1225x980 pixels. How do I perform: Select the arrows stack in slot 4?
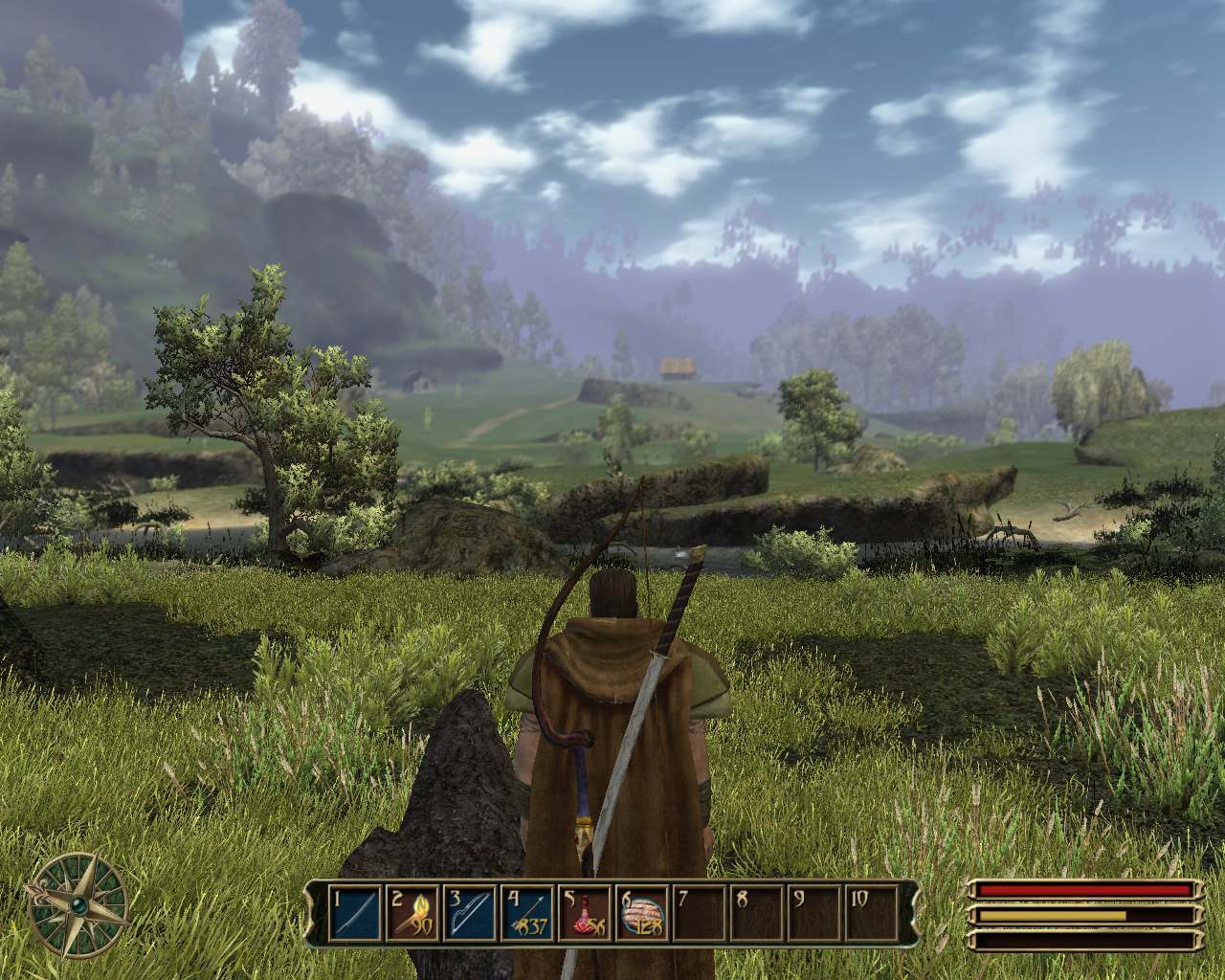tap(527, 913)
